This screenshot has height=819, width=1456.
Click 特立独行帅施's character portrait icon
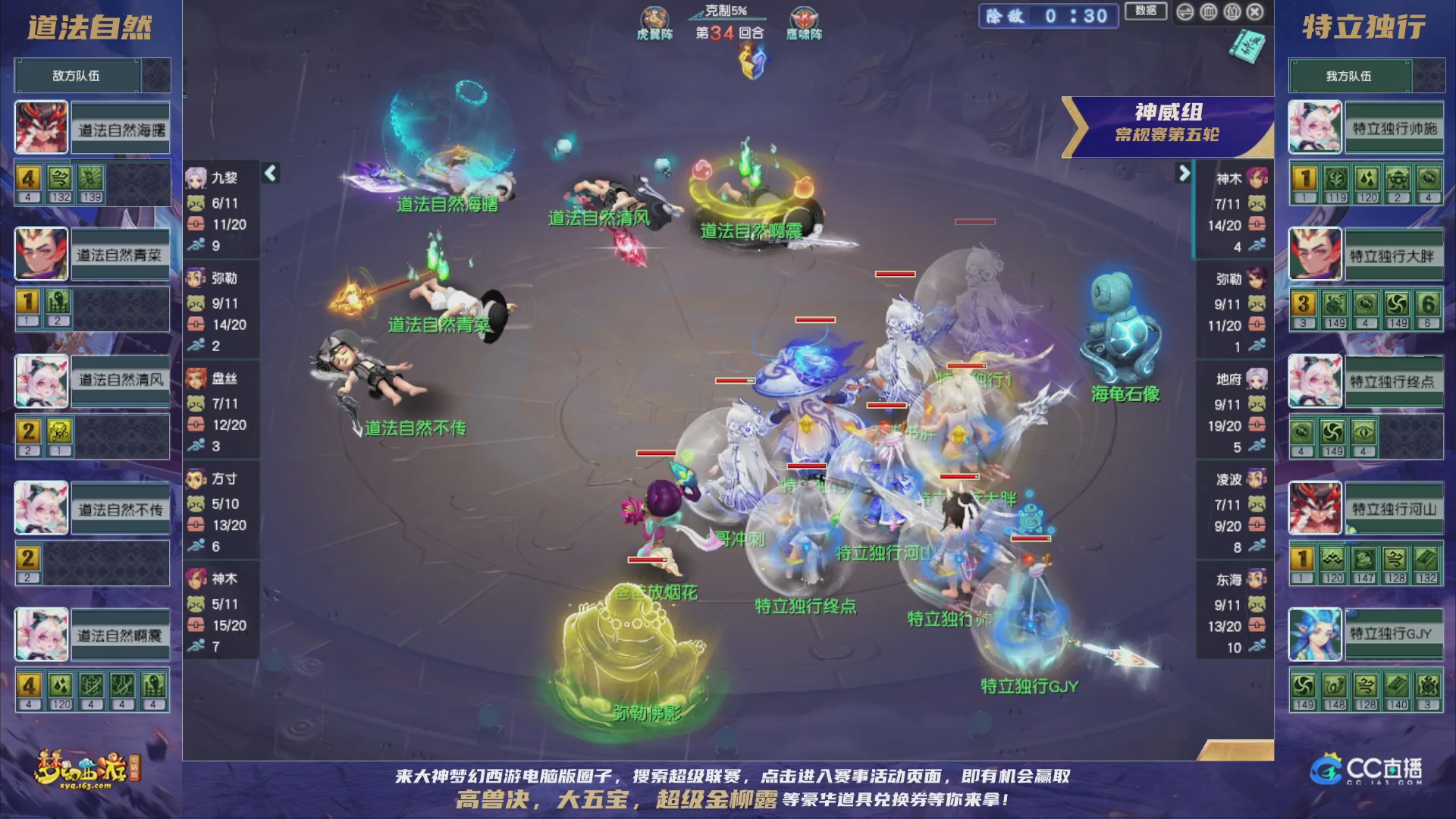1315,127
